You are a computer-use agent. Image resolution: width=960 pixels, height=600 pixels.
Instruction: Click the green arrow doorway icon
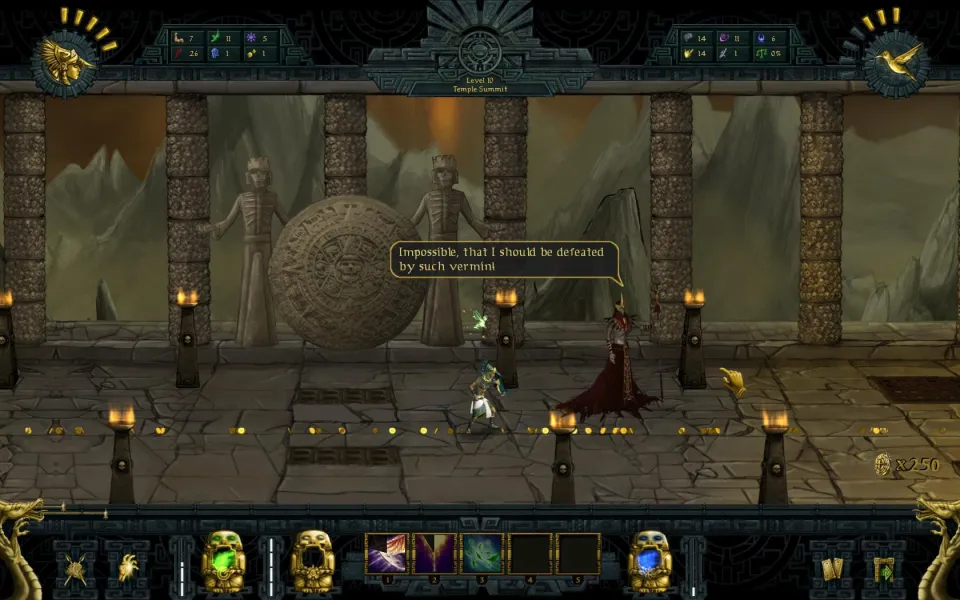coord(884,569)
